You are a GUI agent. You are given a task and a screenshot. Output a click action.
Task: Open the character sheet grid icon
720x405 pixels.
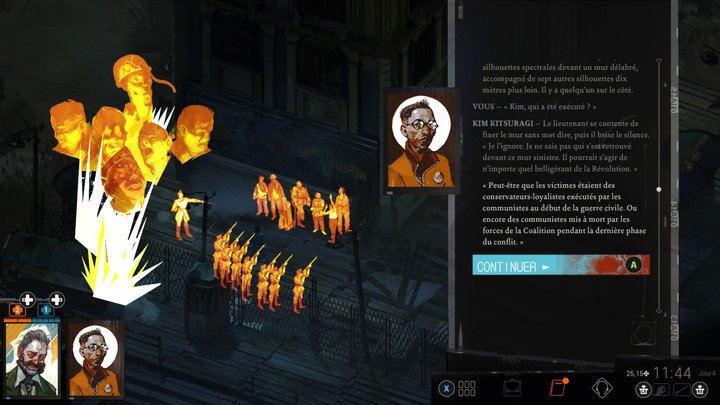[x=467, y=388]
